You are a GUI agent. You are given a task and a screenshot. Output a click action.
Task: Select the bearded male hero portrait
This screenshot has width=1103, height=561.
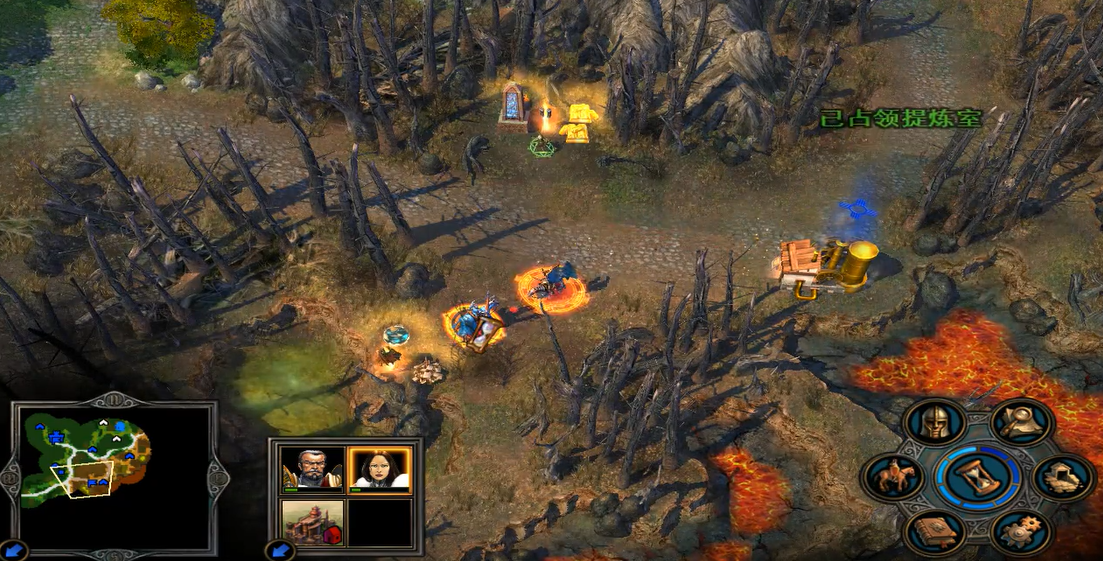[x=312, y=469]
